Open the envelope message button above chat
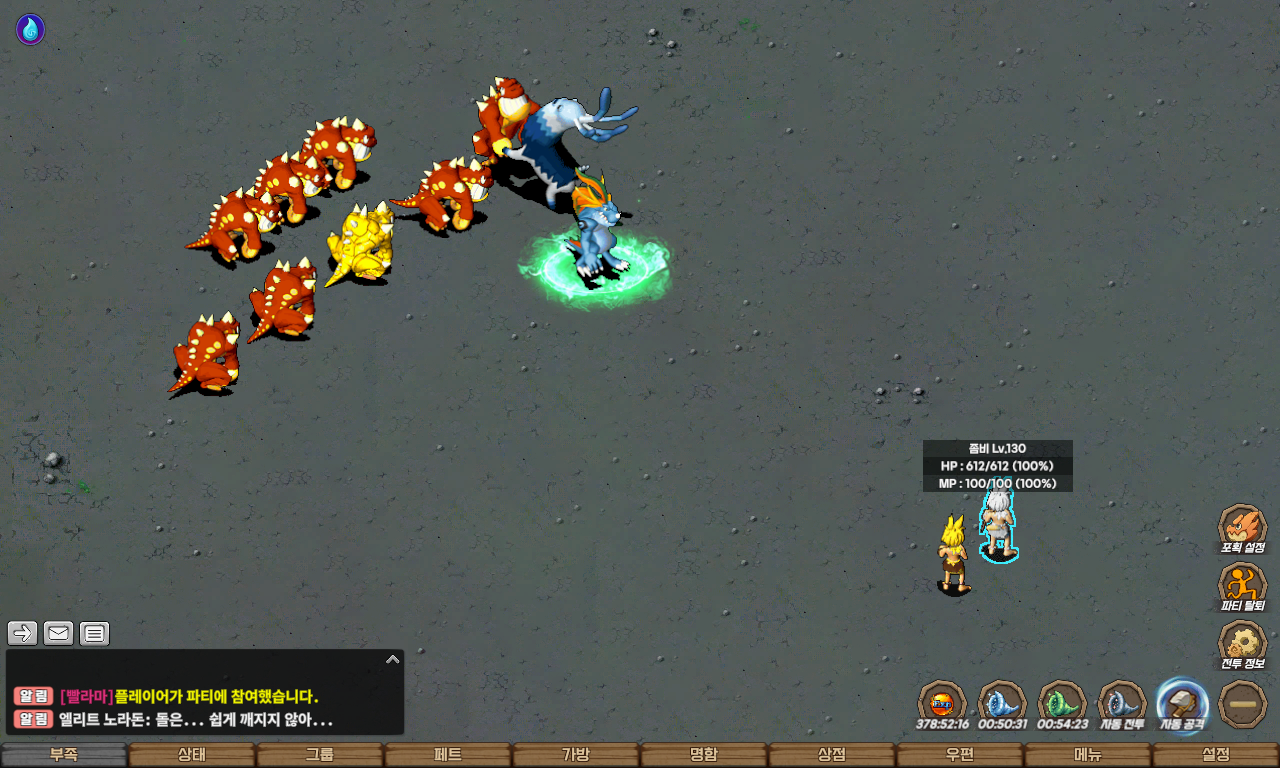 pyautogui.click(x=59, y=633)
